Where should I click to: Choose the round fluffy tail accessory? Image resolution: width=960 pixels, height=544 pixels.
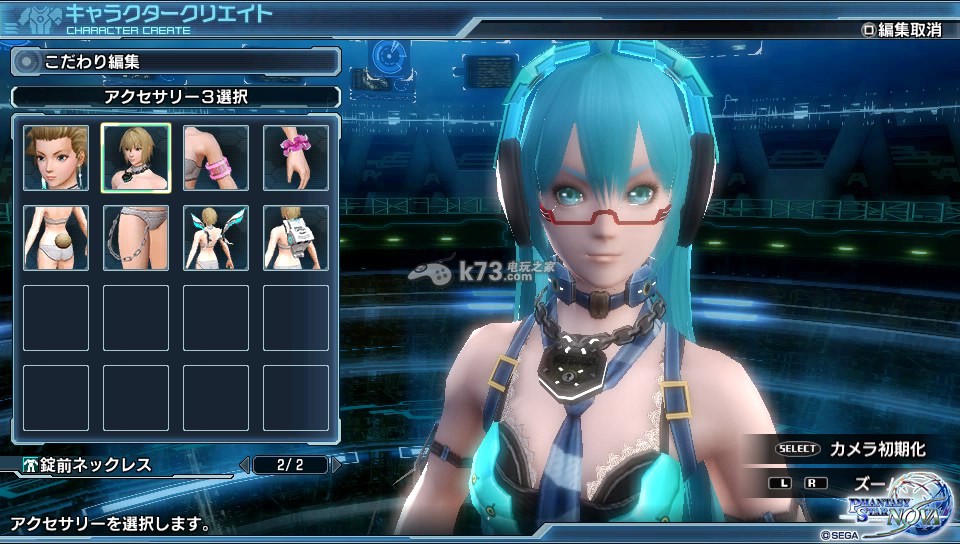tap(56, 238)
